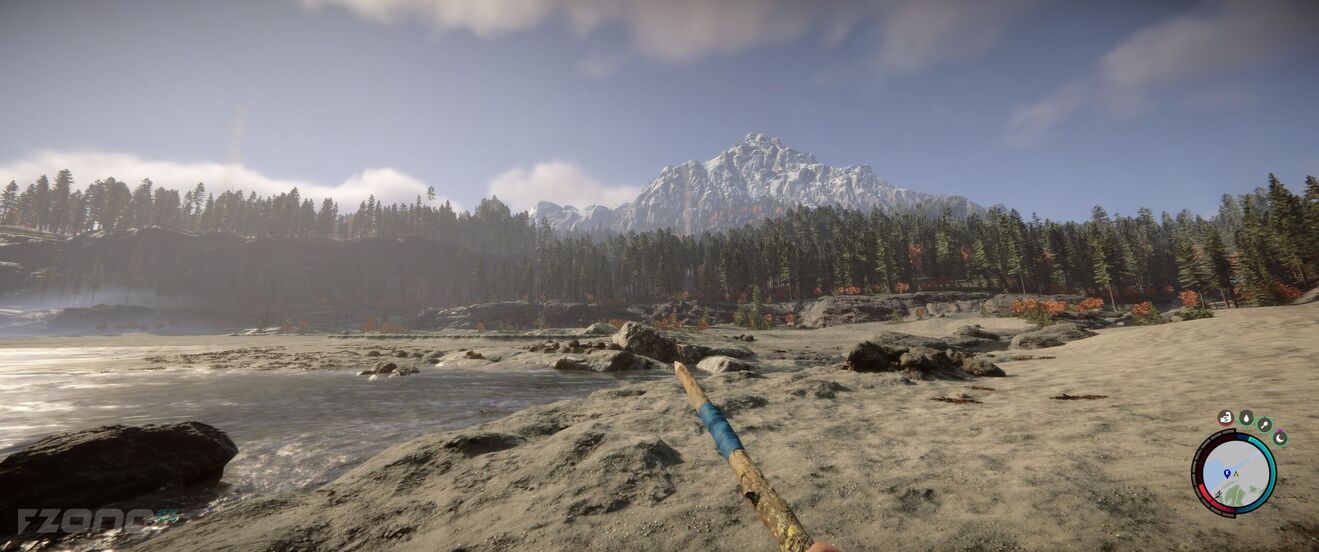Click the crescent moon rest icon
Image resolution: width=1319 pixels, height=552 pixels.
(1279, 437)
